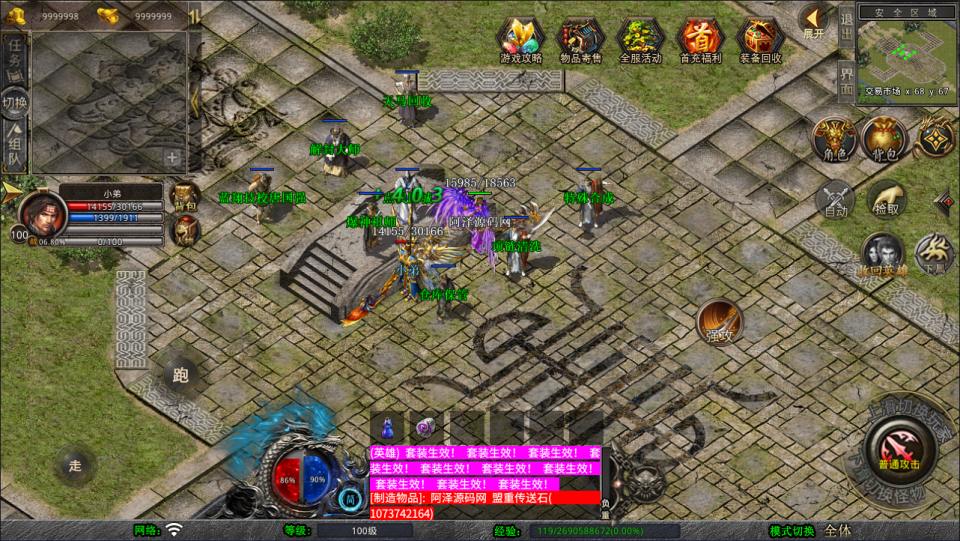Open the 首充福利 first-recharge bonus
960x541 pixels.
700,39
